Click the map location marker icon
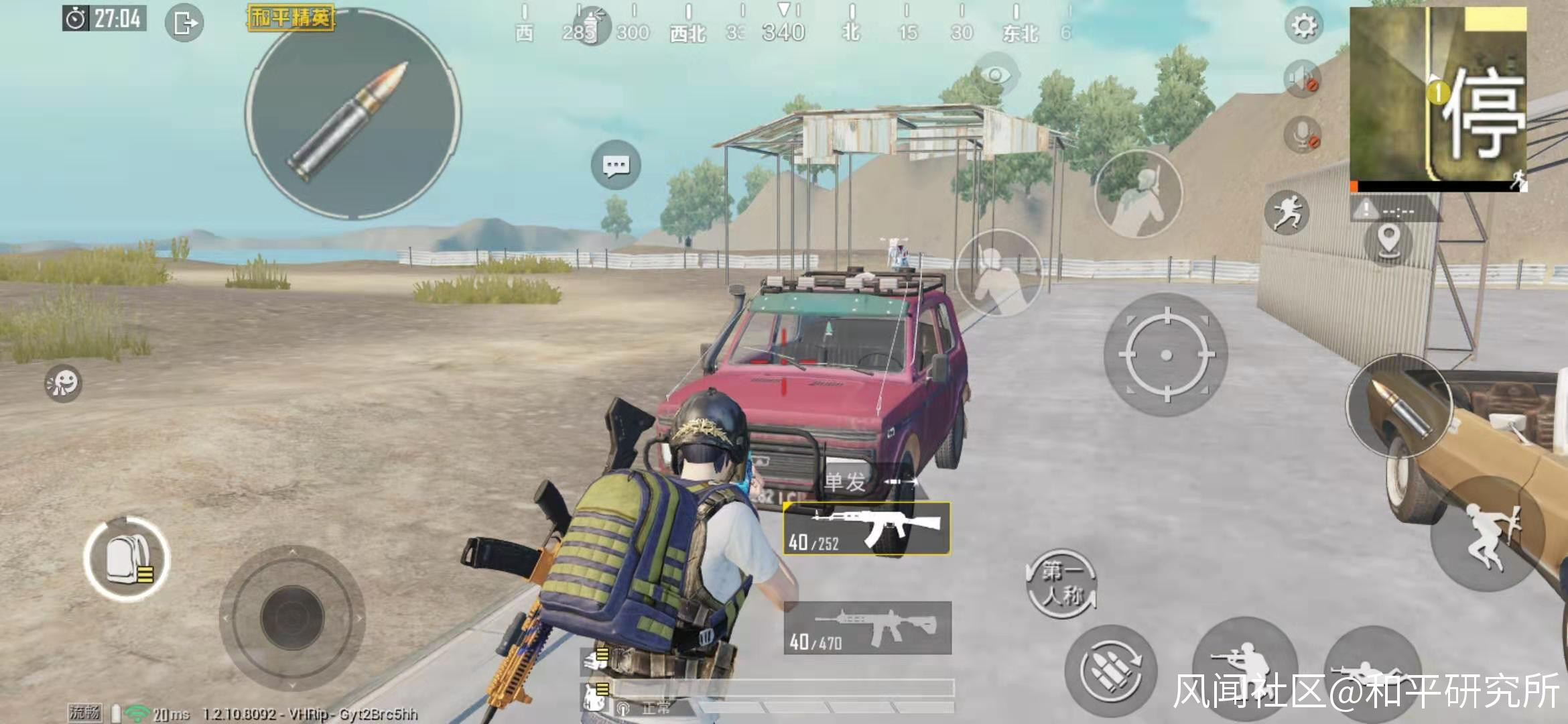 pos(1388,240)
